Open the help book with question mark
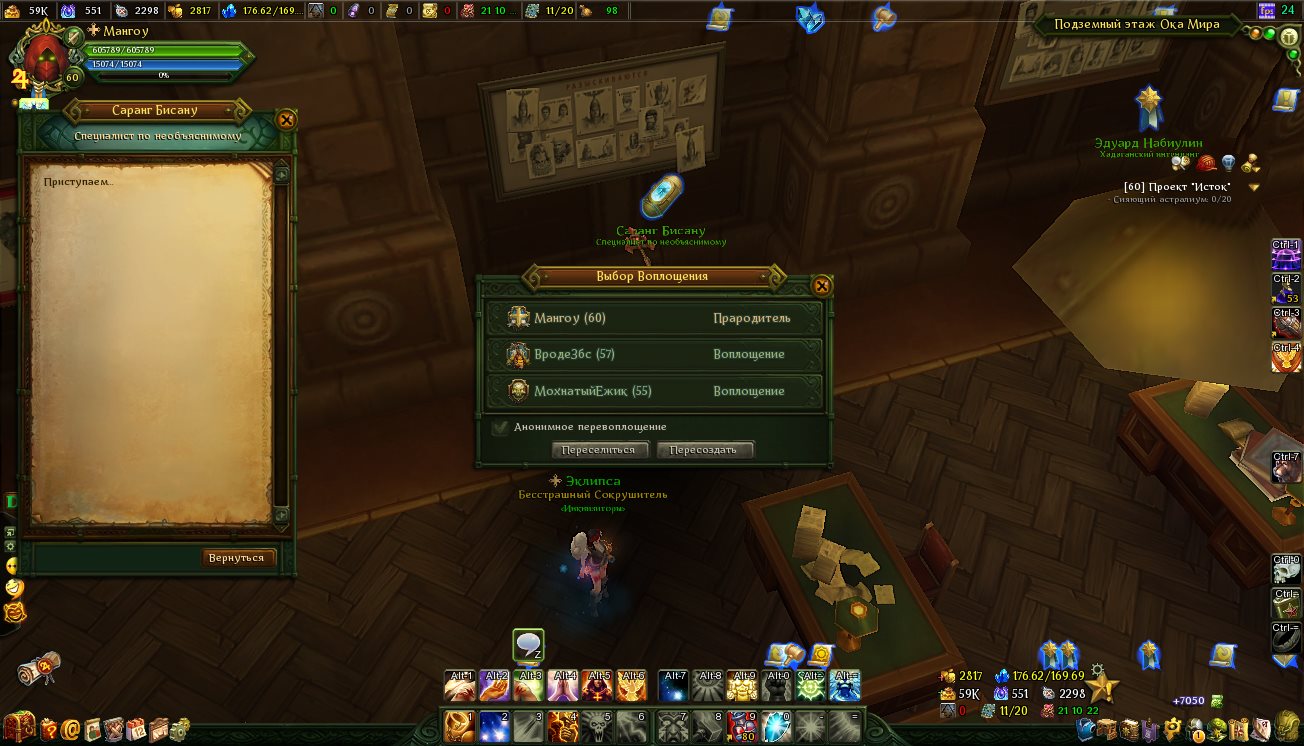Screen dimensions: 1304x746 (x=48, y=728)
